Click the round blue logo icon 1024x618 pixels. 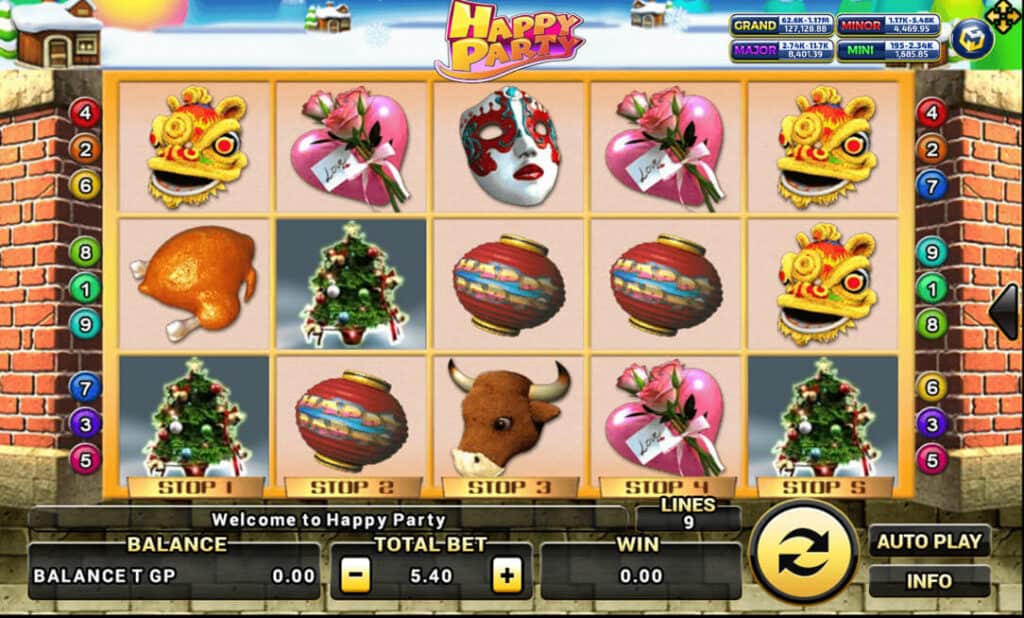tap(971, 40)
